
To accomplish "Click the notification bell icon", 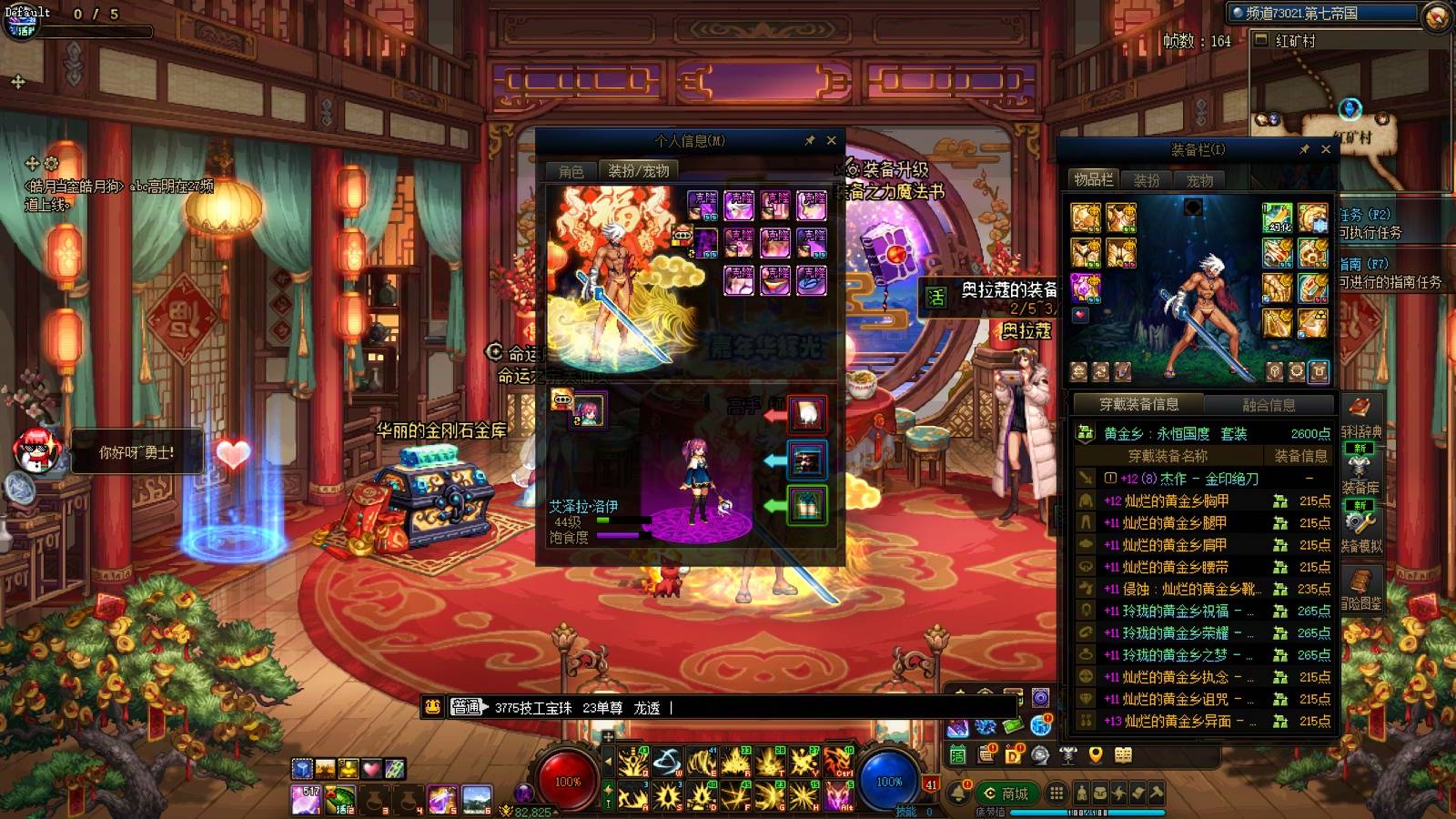I will tap(958, 794).
